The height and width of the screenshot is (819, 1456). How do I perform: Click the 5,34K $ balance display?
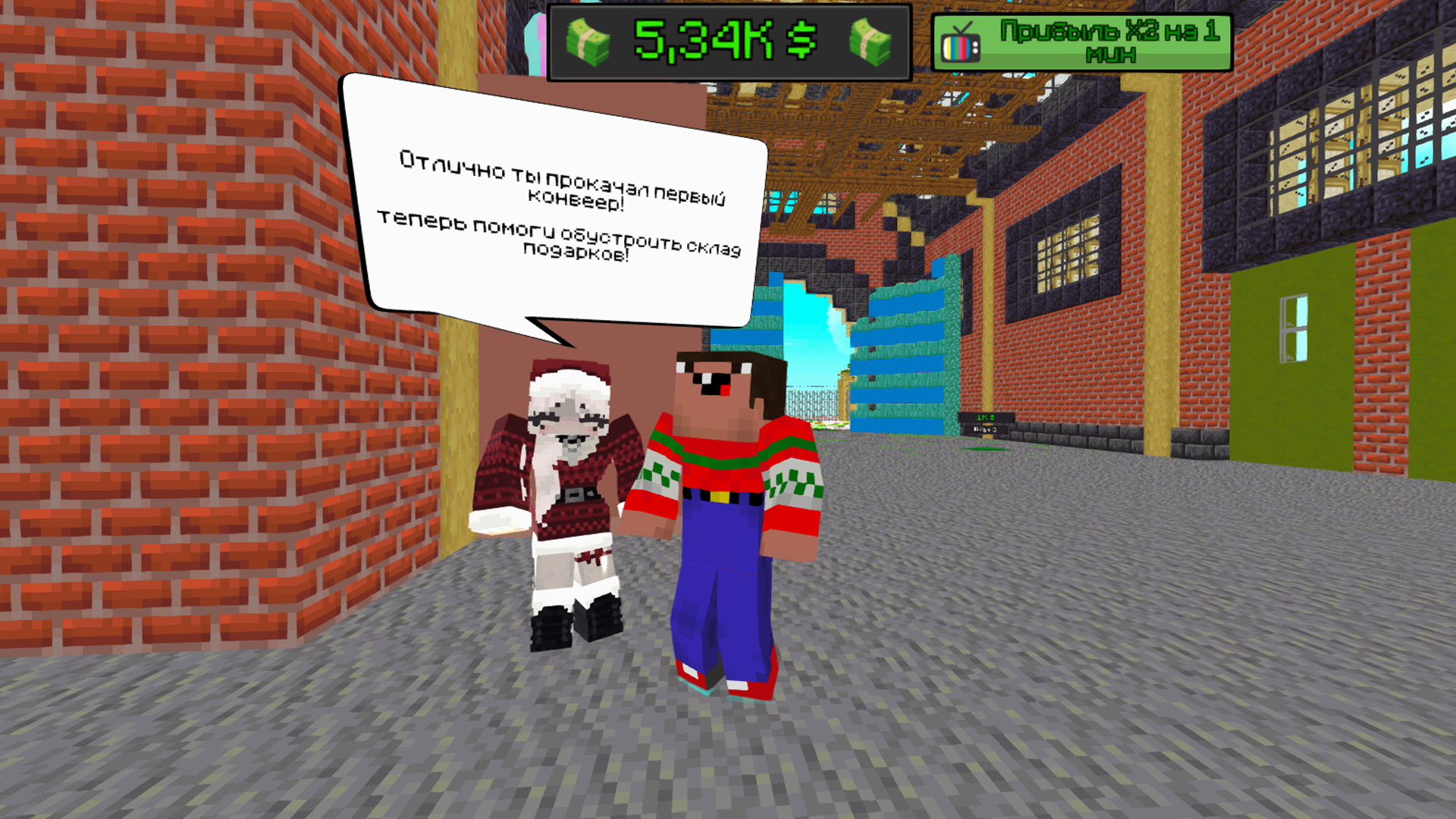728,40
